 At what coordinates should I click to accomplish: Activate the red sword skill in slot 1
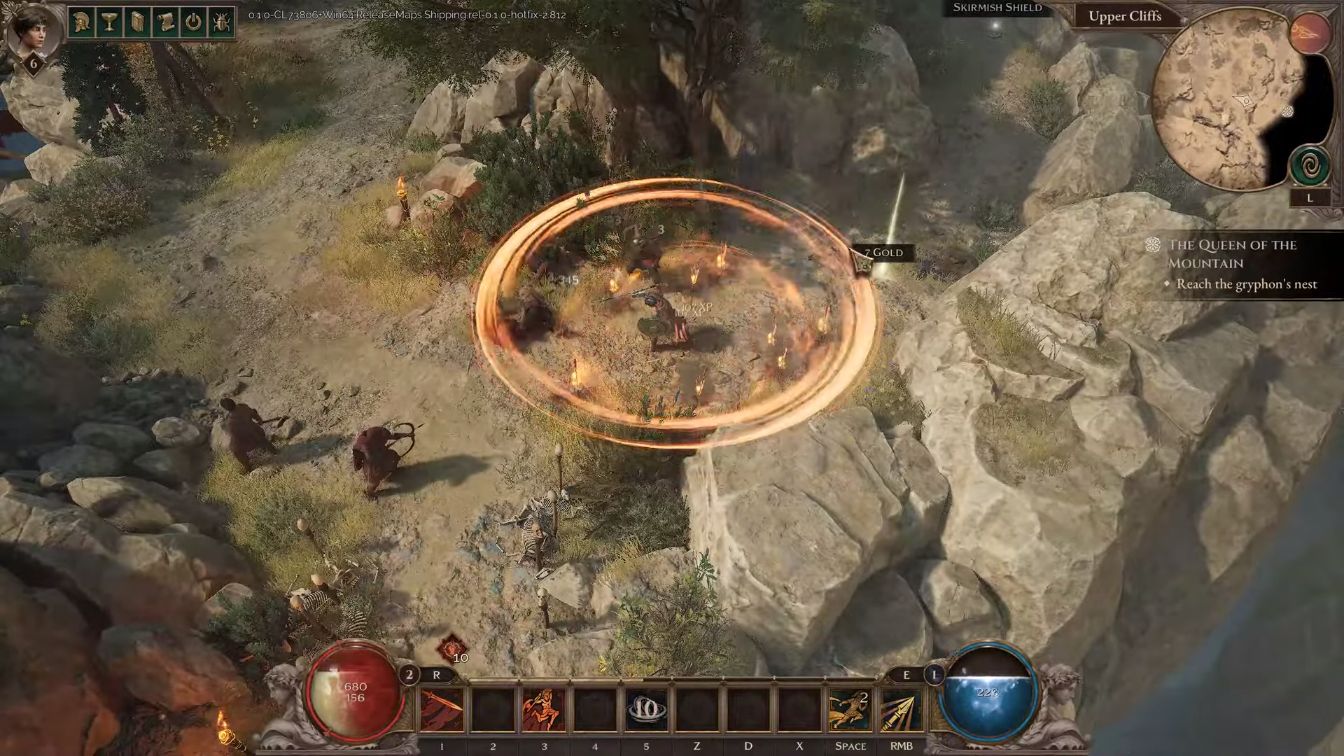[x=441, y=709]
